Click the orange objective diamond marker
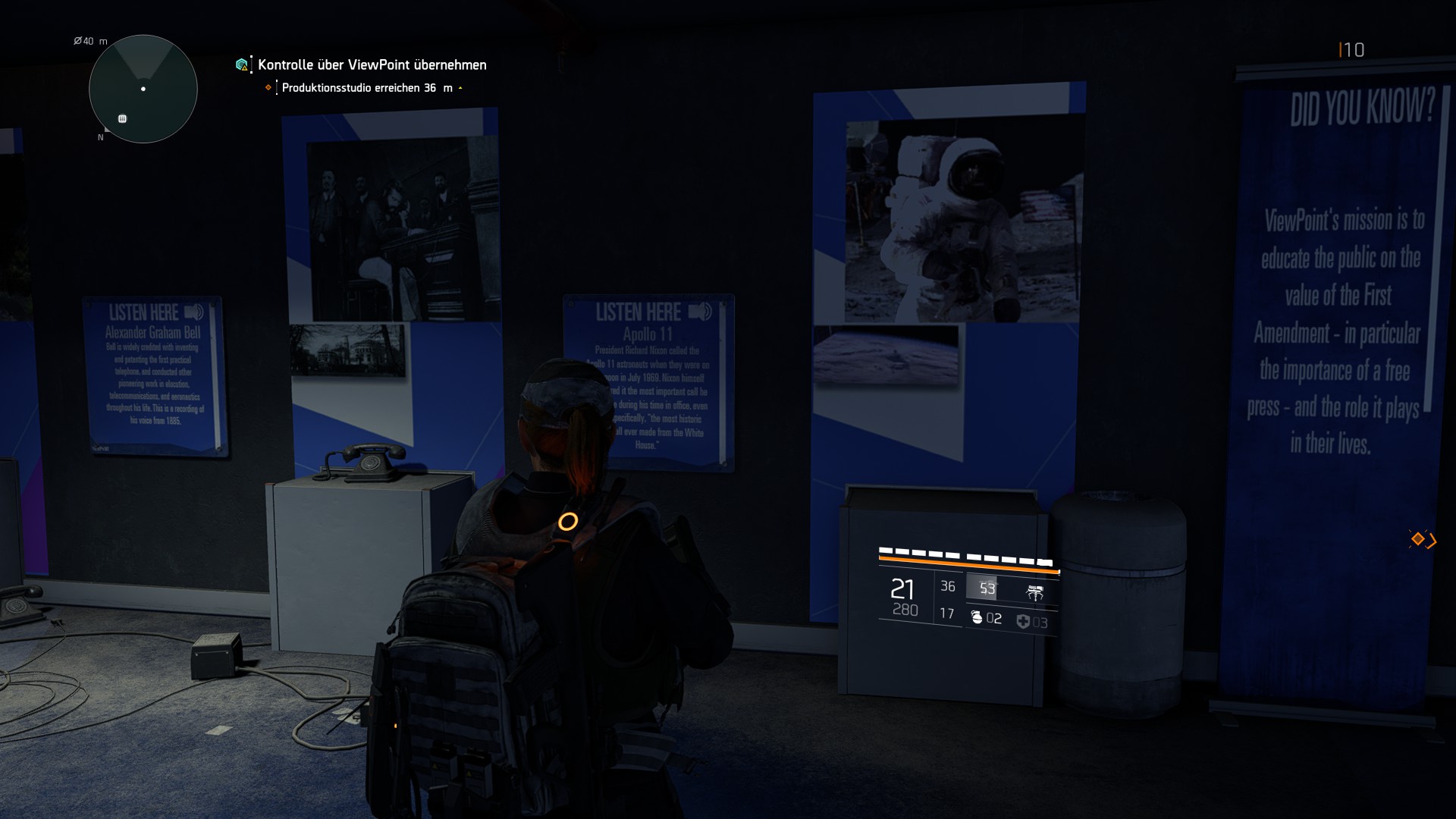Screen dimensions: 1456x819 coord(267,88)
